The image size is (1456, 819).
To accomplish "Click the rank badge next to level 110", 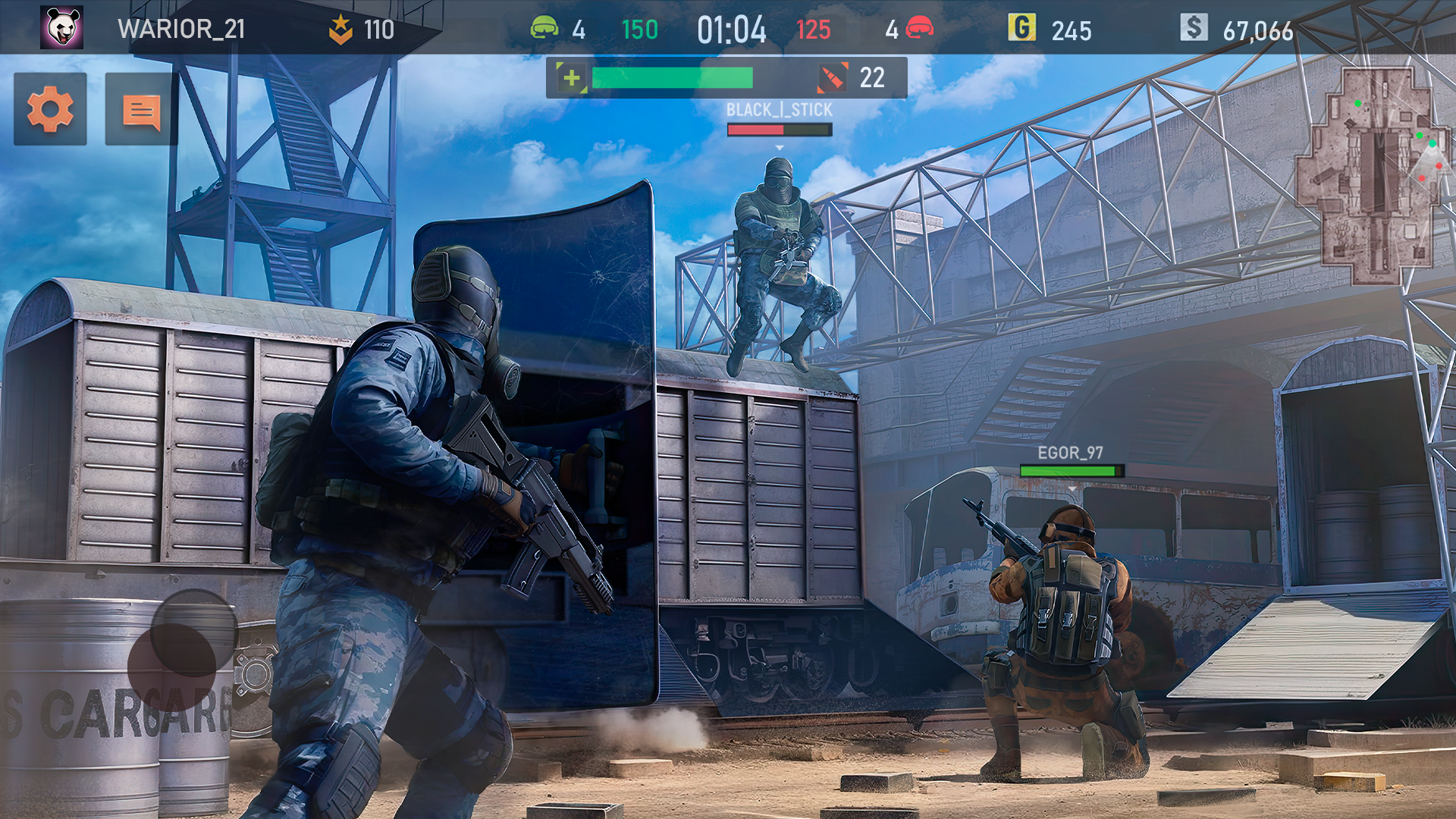I will (340, 28).
